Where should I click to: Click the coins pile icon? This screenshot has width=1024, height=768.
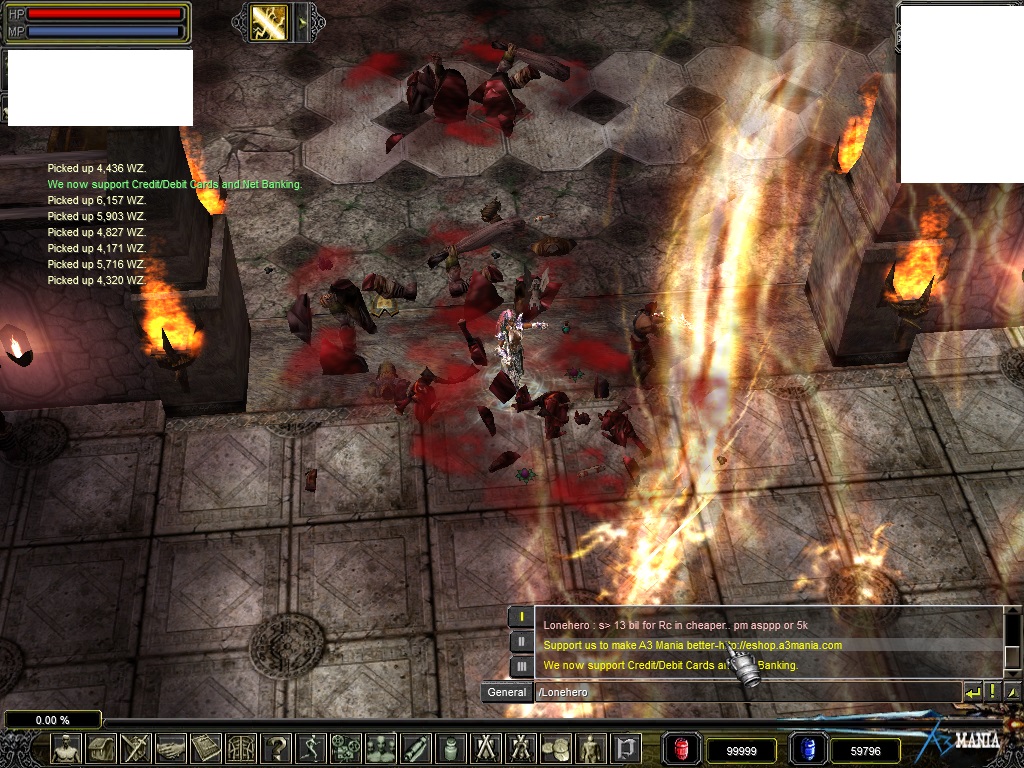[x=556, y=748]
